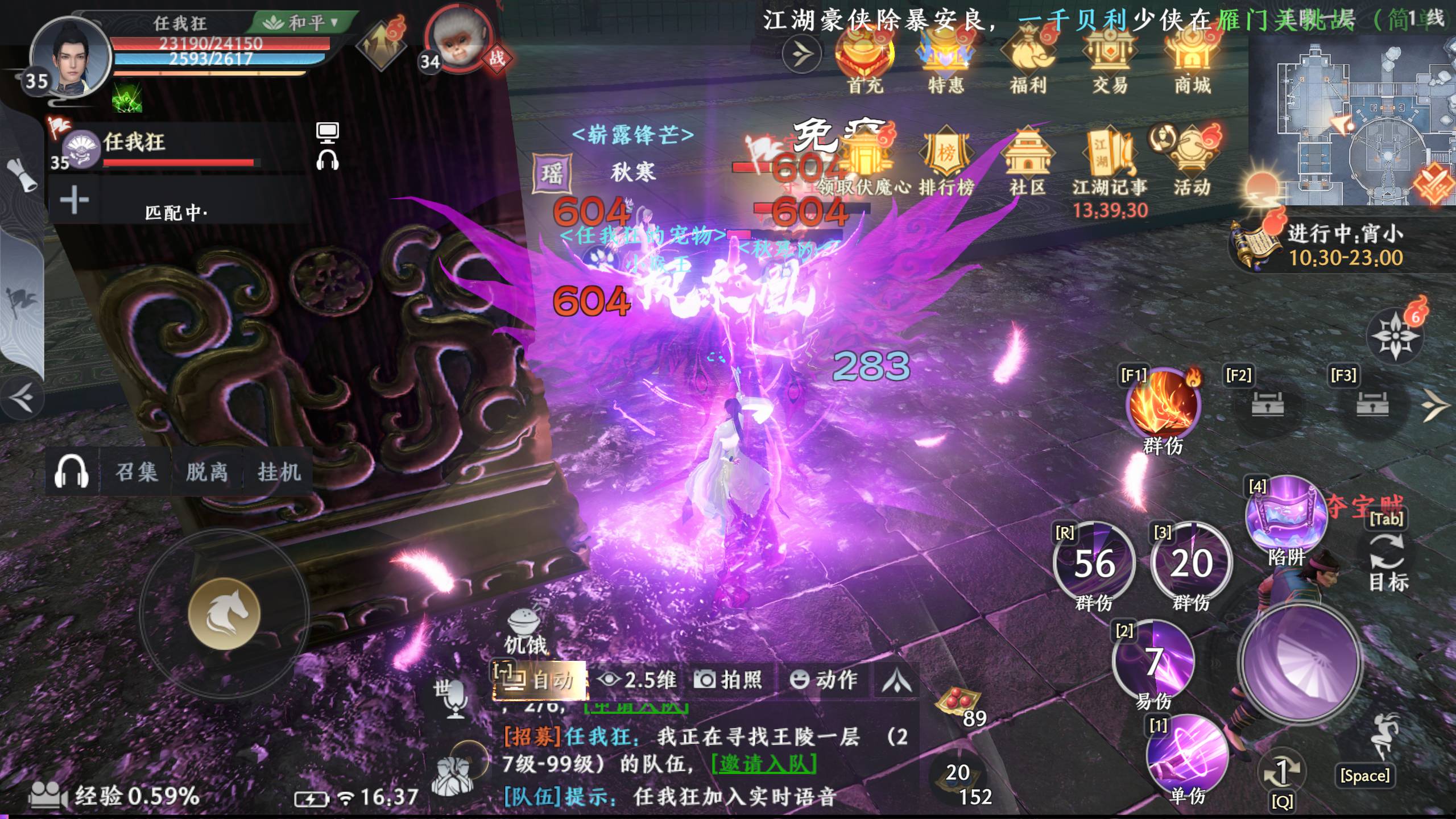Image resolution: width=1456 pixels, height=819 pixels.
Task: Switch the 2.5维 camera view
Action: (640, 680)
